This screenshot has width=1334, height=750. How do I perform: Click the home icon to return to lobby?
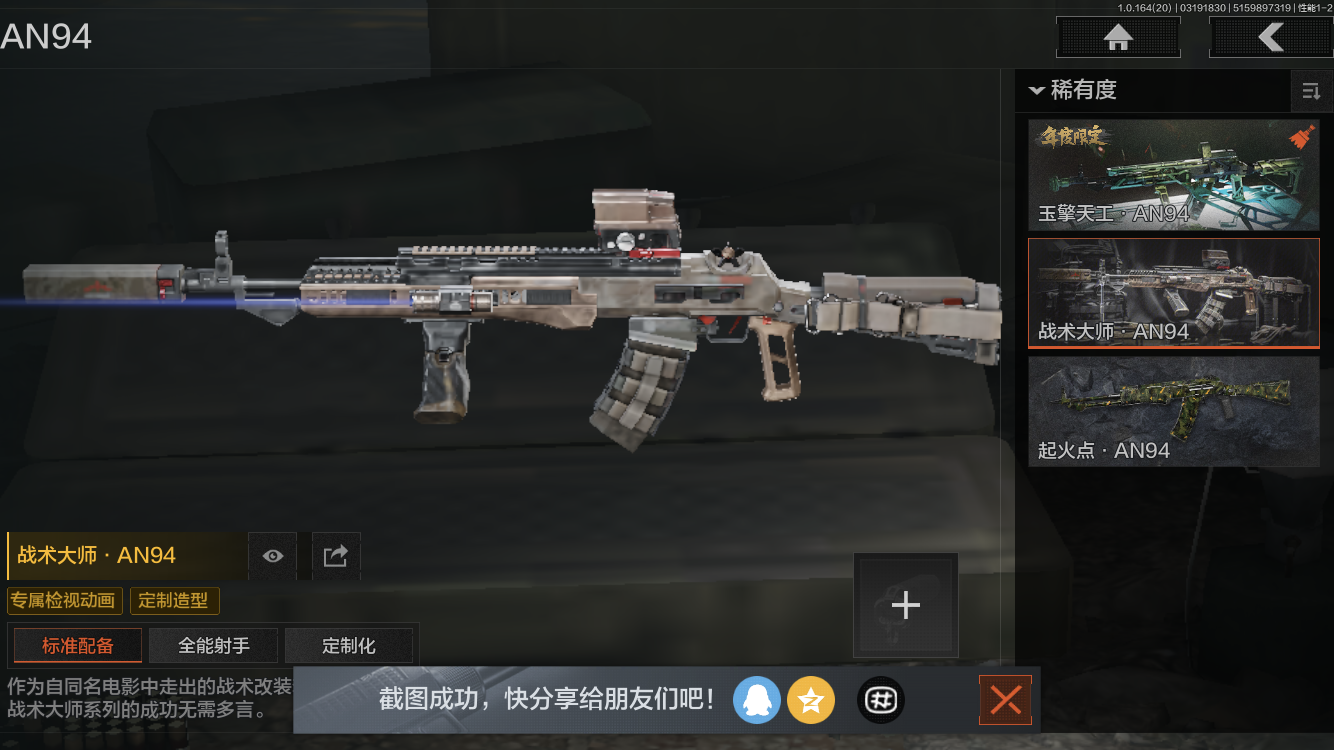(x=1117, y=37)
